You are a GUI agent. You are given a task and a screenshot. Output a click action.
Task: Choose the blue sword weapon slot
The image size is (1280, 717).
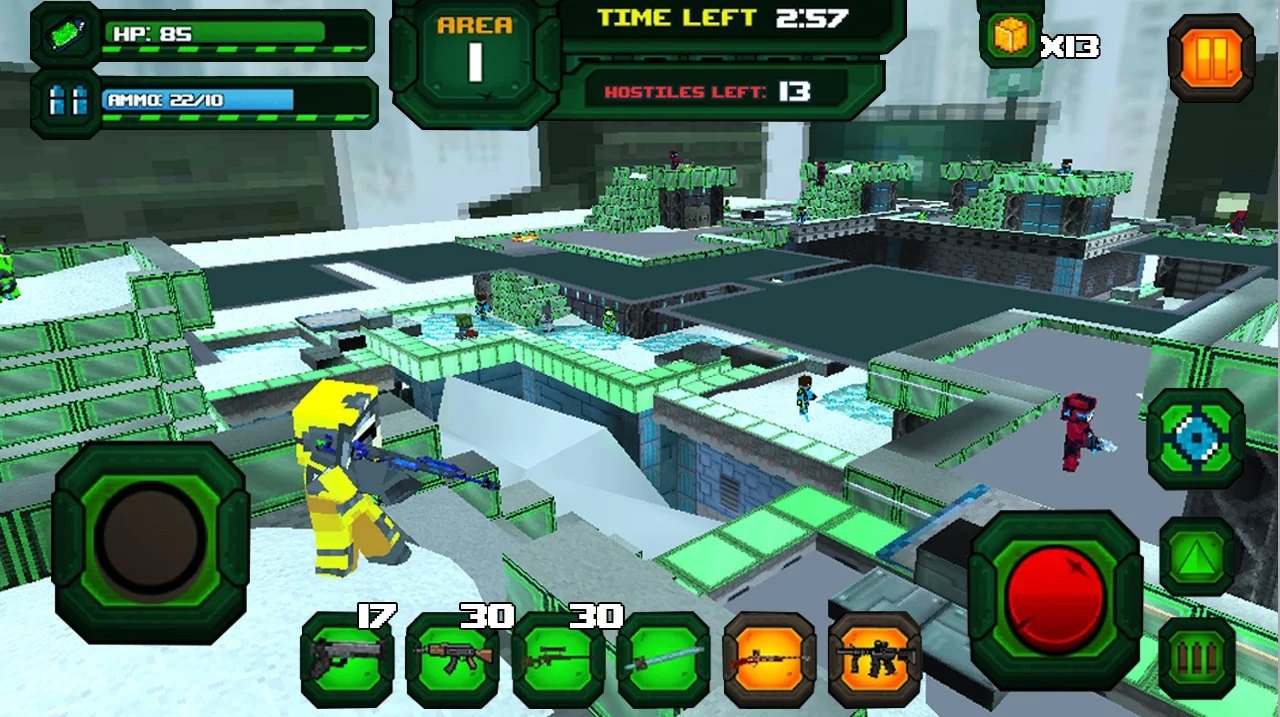664,659
